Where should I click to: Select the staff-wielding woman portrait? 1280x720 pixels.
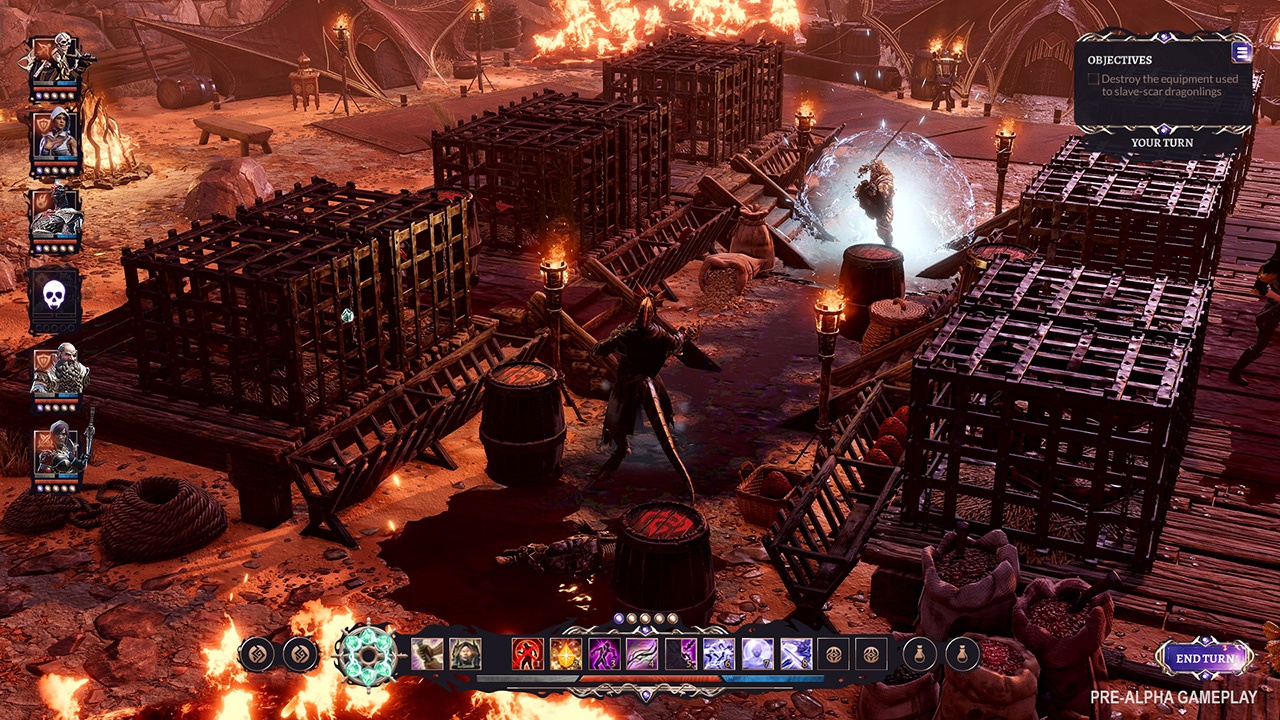pos(56,453)
